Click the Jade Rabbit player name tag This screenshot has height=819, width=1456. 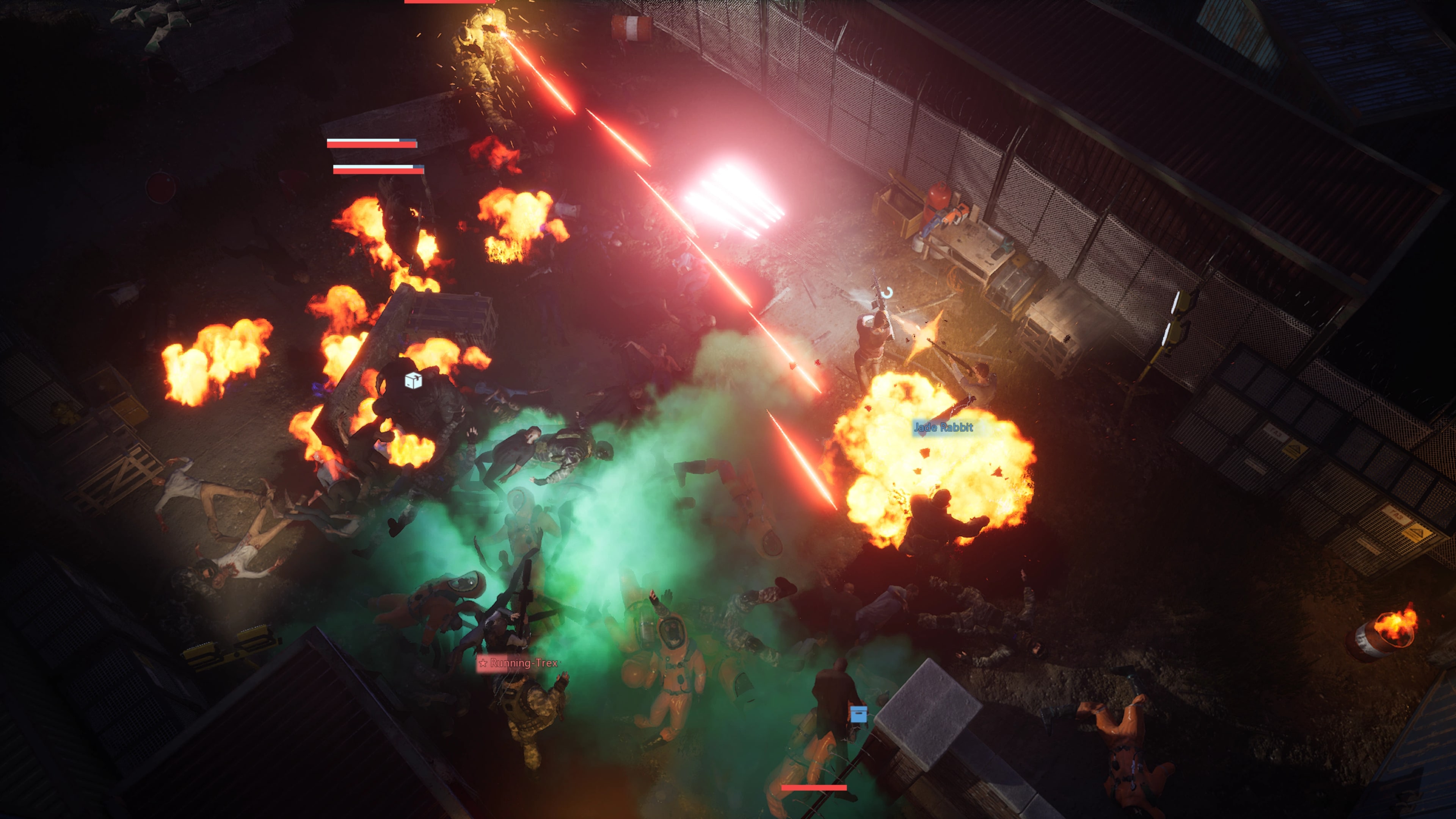[x=943, y=427]
